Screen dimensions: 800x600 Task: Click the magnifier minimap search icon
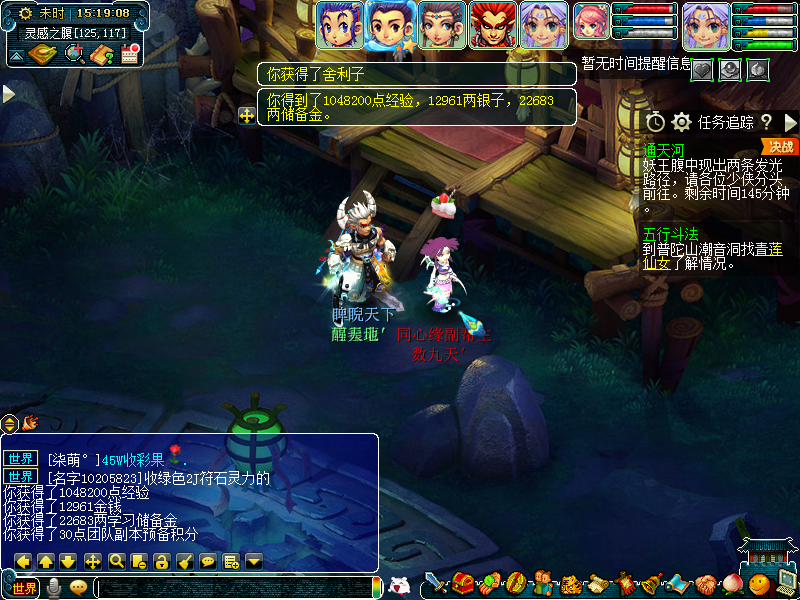73,54
